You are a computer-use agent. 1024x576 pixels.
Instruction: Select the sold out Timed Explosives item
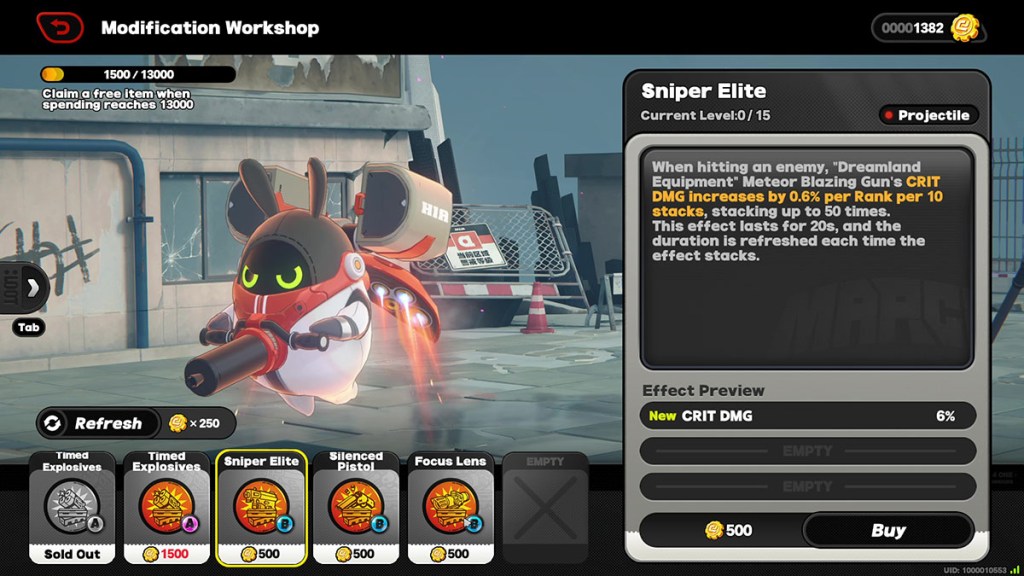(x=72, y=507)
